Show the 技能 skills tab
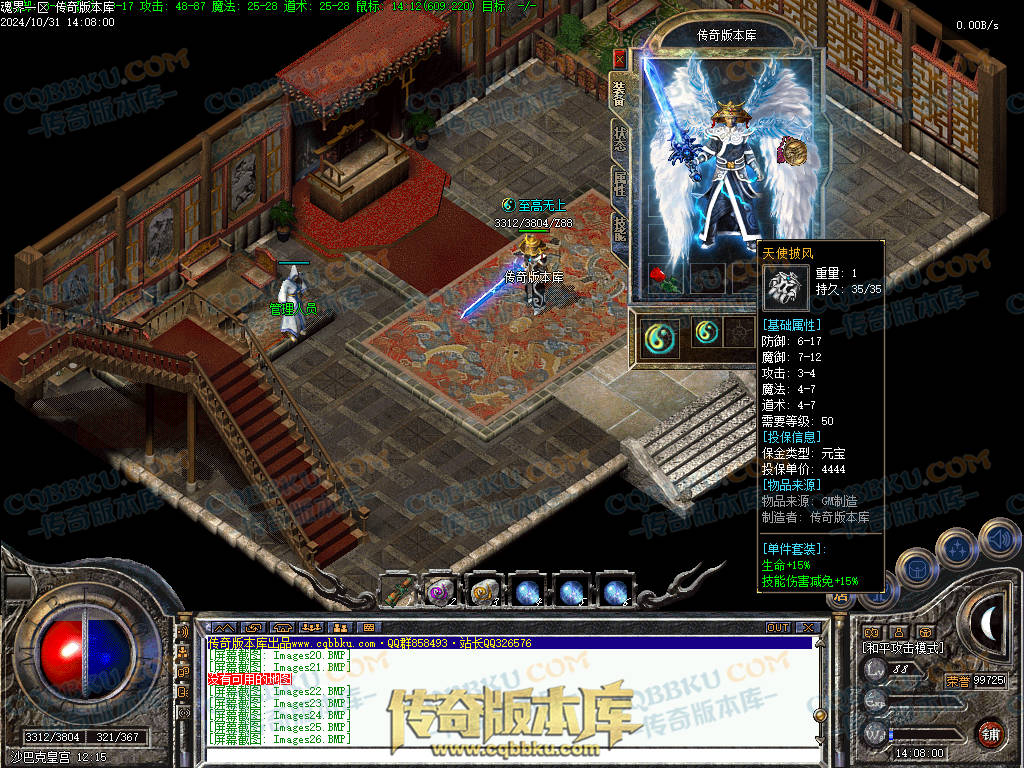The image size is (1024, 768). pyautogui.click(x=620, y=231)
